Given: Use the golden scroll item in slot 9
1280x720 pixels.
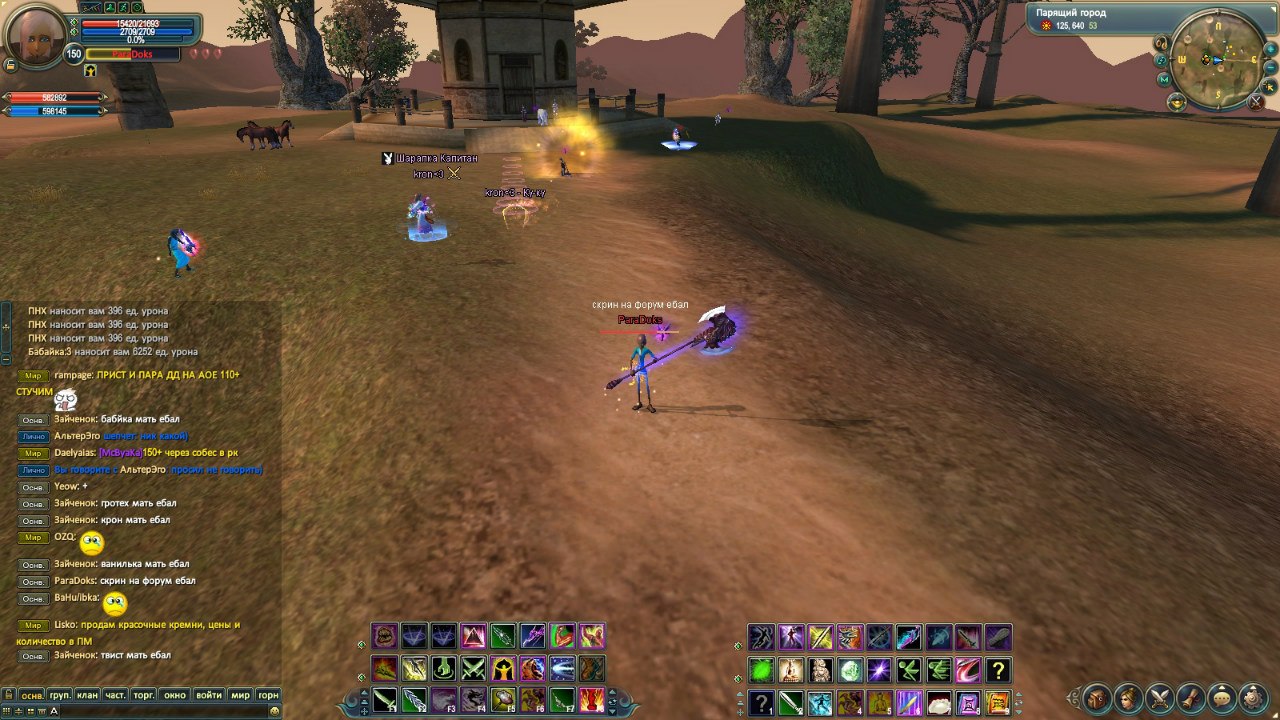Looking at the screenshot, I should [x=997, y=701].
